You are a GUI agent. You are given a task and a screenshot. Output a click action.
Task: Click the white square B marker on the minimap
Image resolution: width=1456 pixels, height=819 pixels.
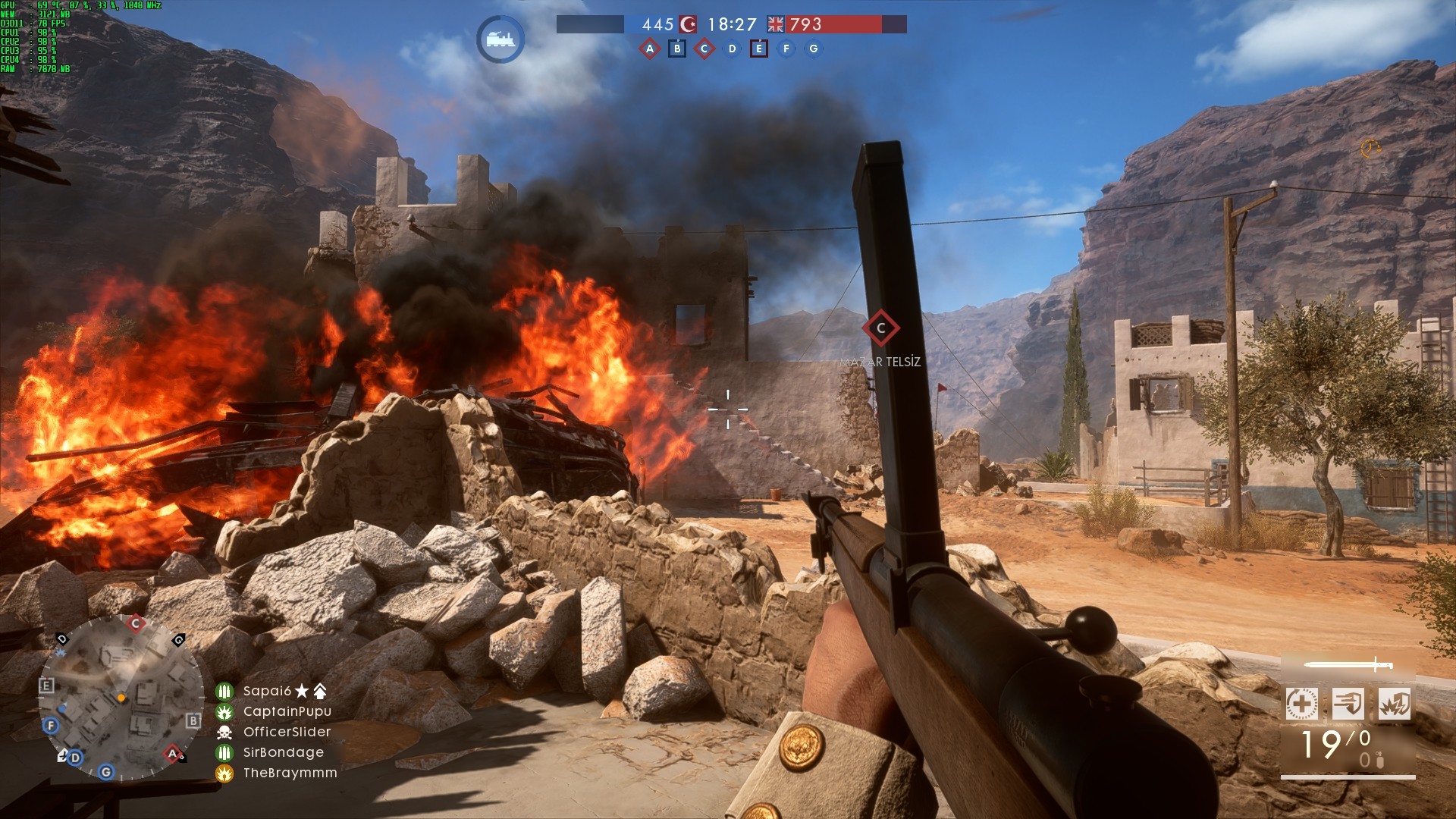[x=193, y=720]
